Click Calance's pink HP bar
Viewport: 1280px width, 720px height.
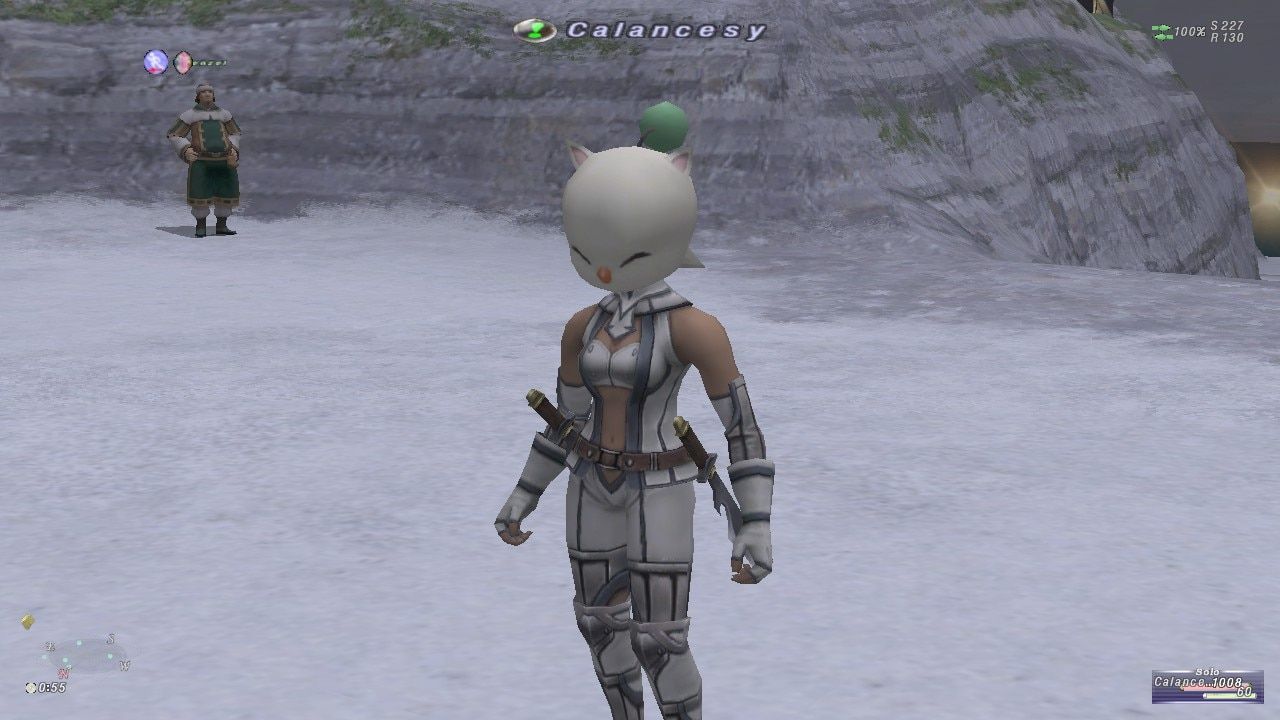(1214, 686)
